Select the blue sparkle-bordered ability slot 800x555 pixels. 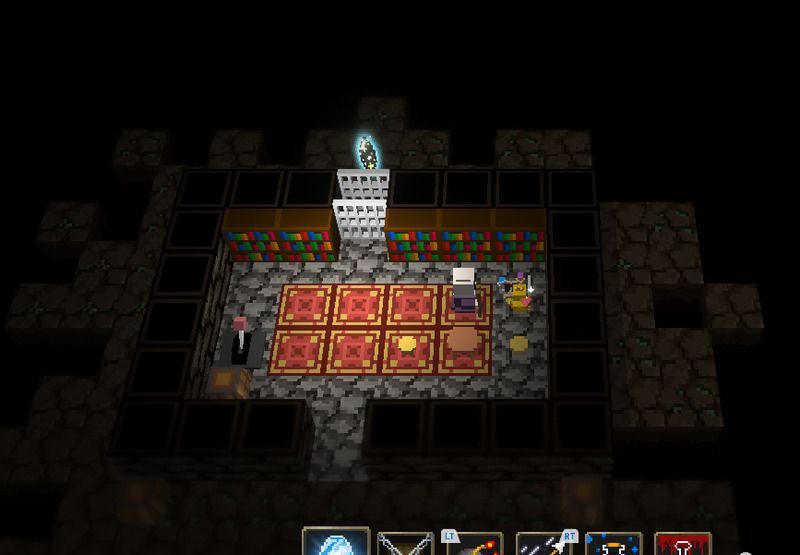point(613,544)
